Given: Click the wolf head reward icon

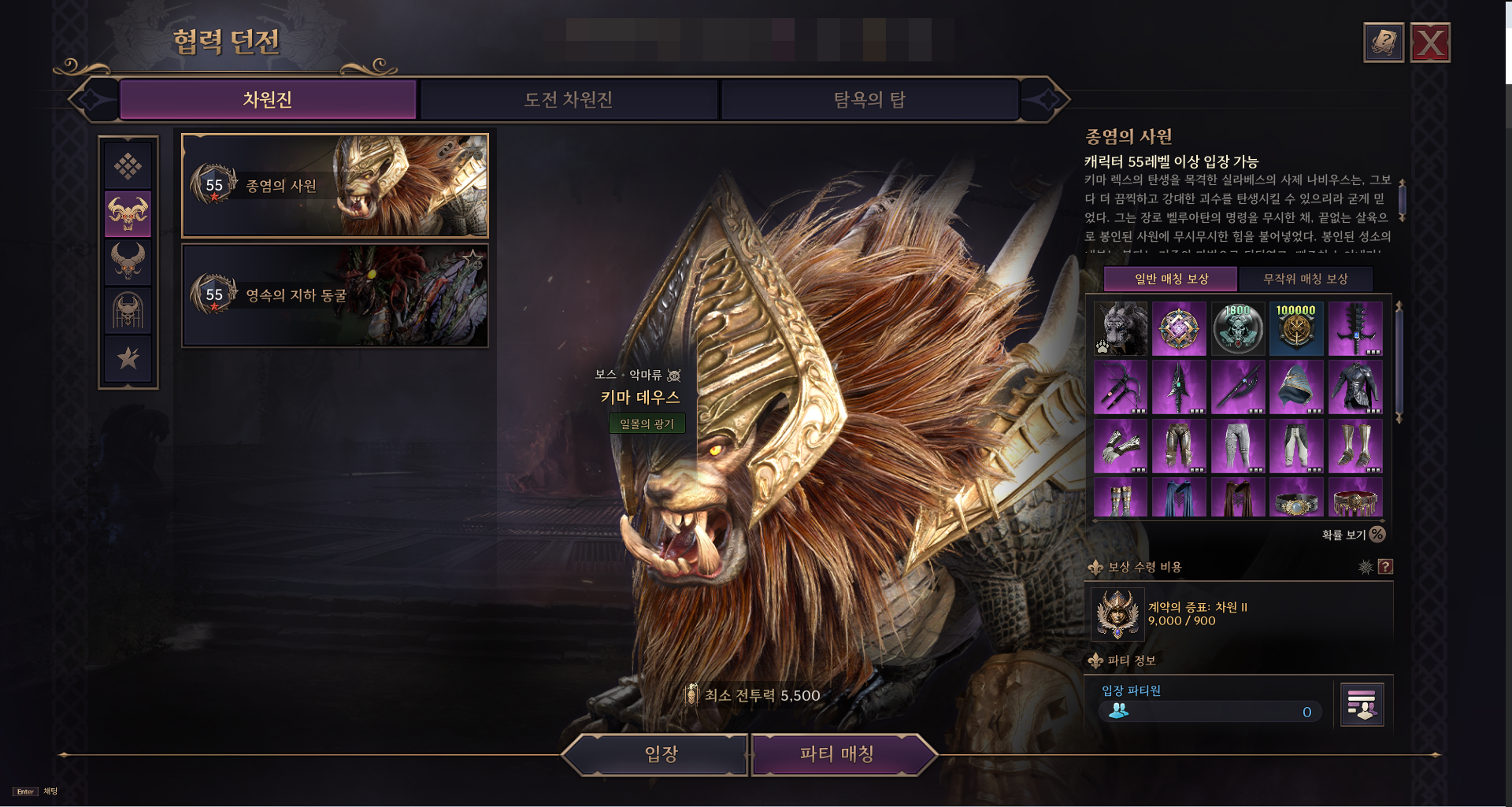Looking at the screenshot, I should [x=1120, y=328].
